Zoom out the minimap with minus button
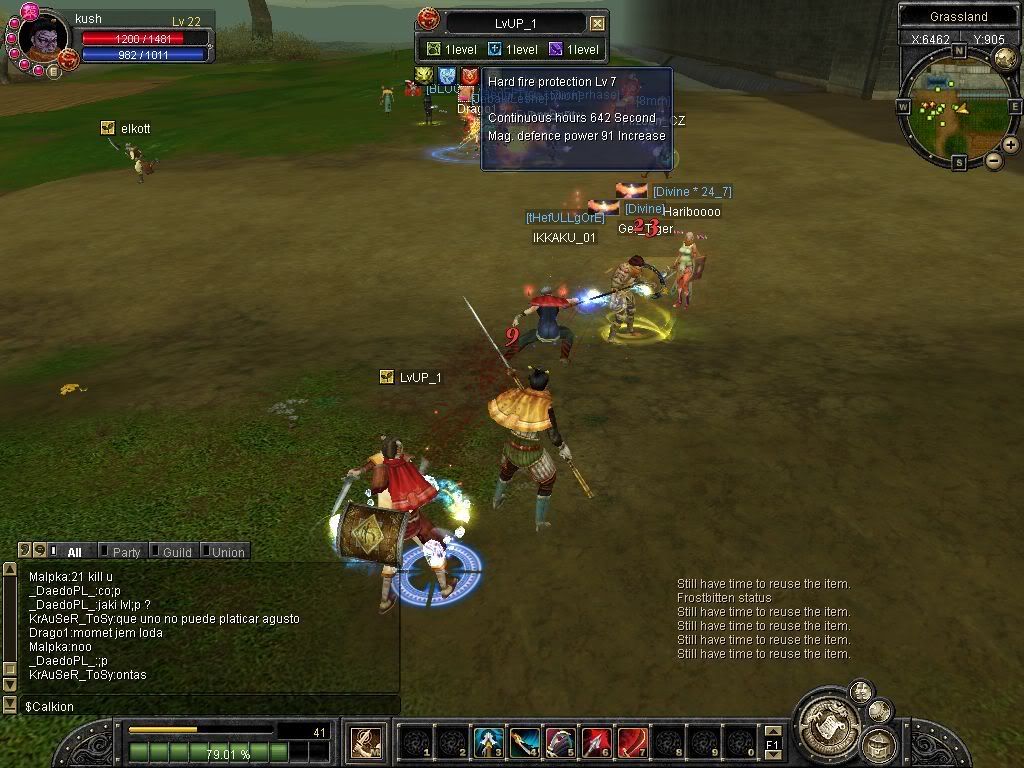 [x=994, y=160]
